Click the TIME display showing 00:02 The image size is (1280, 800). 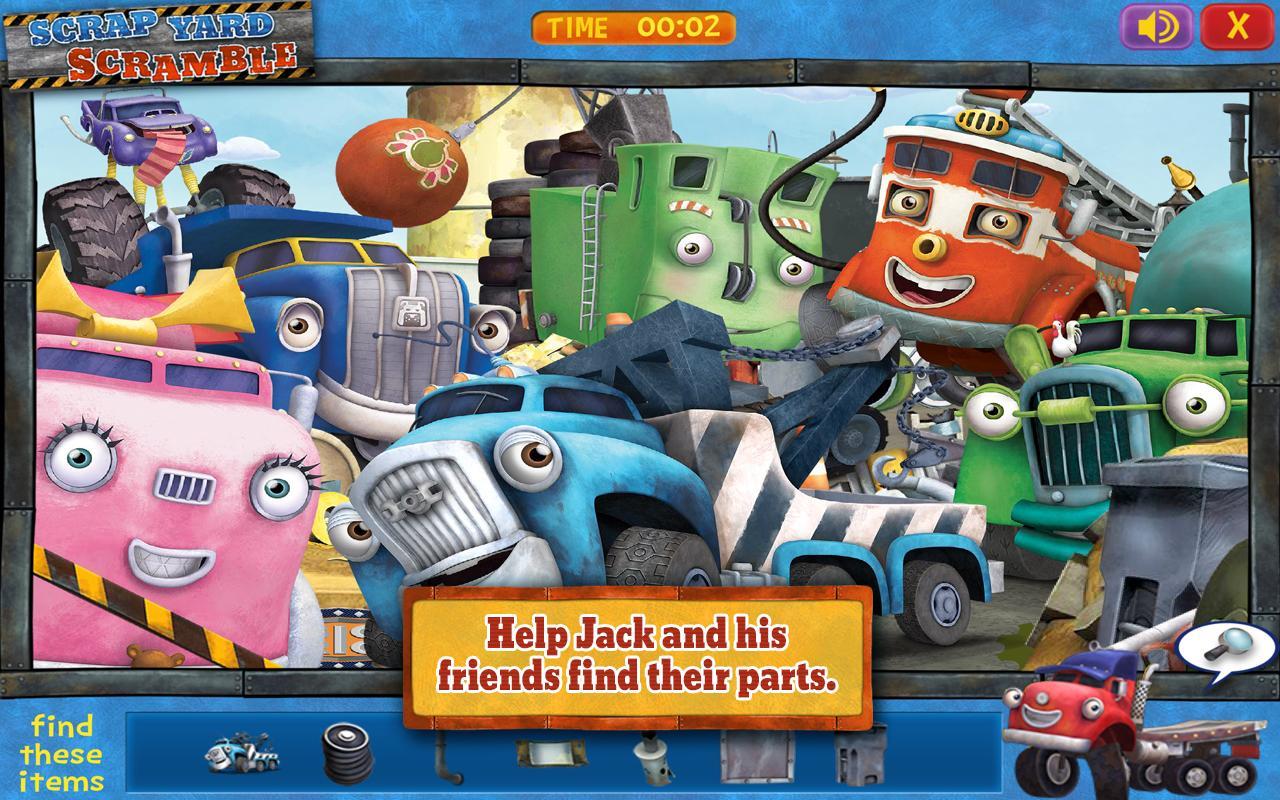click(x=635, y=29)
